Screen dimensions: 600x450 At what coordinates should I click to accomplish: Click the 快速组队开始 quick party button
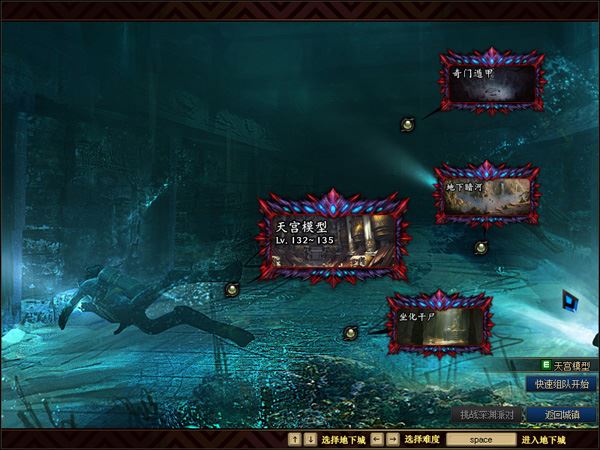click(561, 384)
